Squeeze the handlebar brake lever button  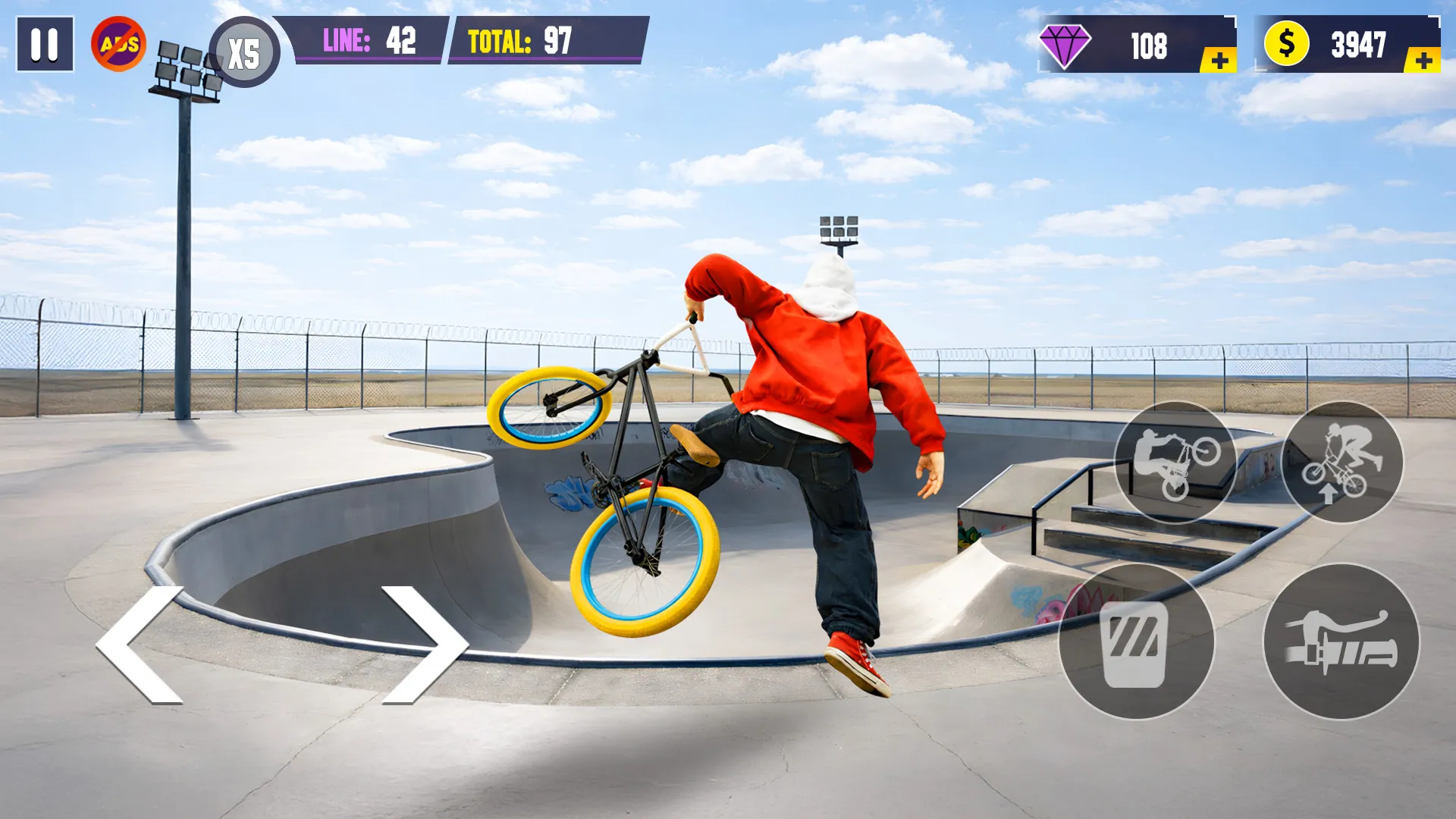click(1341, 642)
